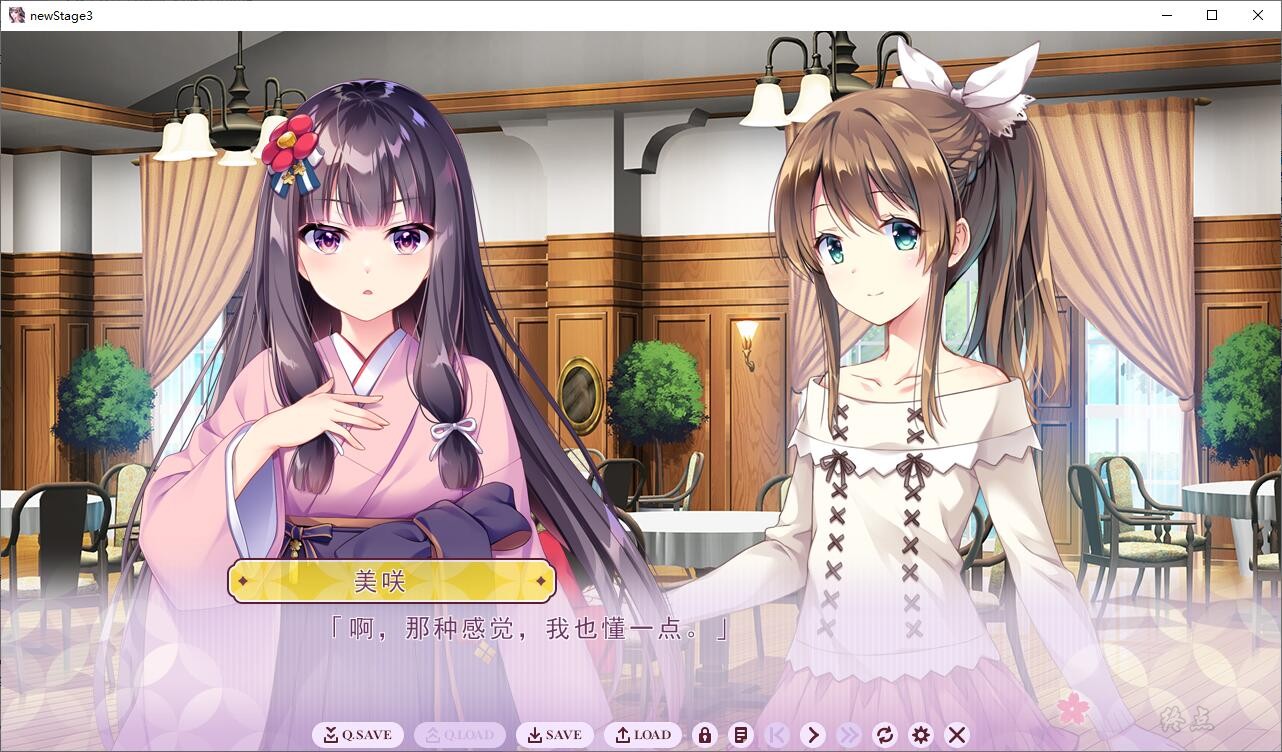Select the previous-line back arrow icon
Screen dimensions: 1282x752
point(777,734)
